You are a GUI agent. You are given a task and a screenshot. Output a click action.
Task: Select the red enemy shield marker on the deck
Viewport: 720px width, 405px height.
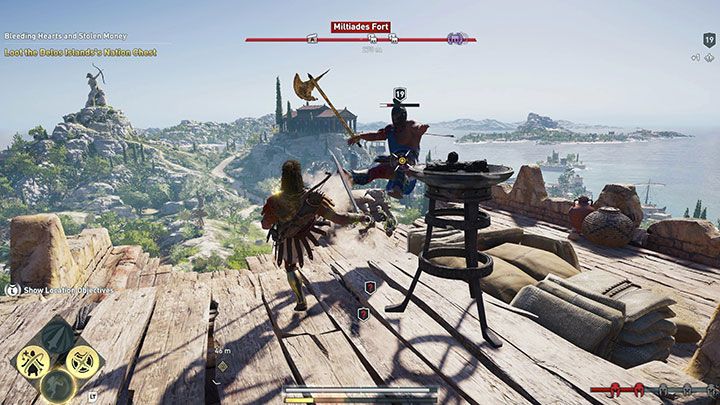370,287
